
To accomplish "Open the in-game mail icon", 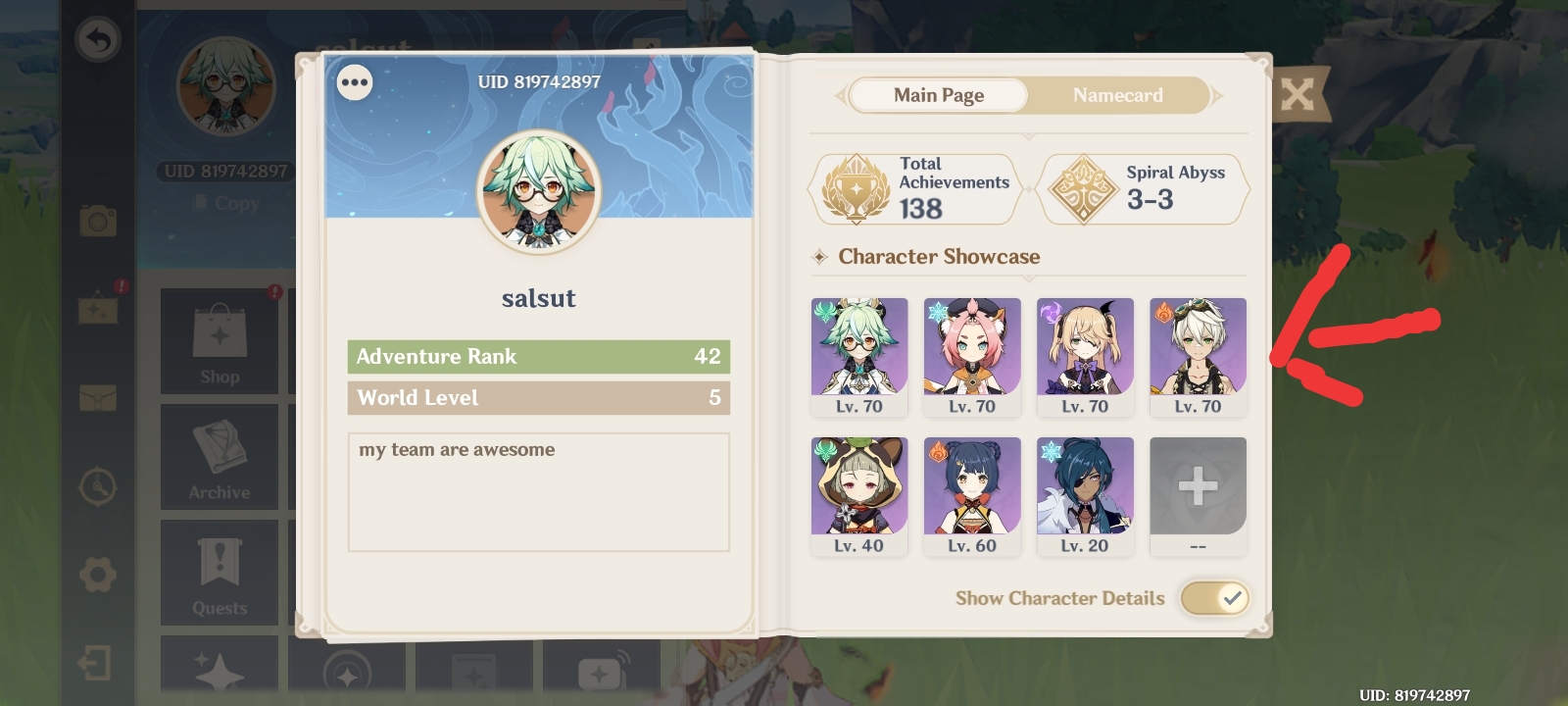I will click(x=97, y=399).
